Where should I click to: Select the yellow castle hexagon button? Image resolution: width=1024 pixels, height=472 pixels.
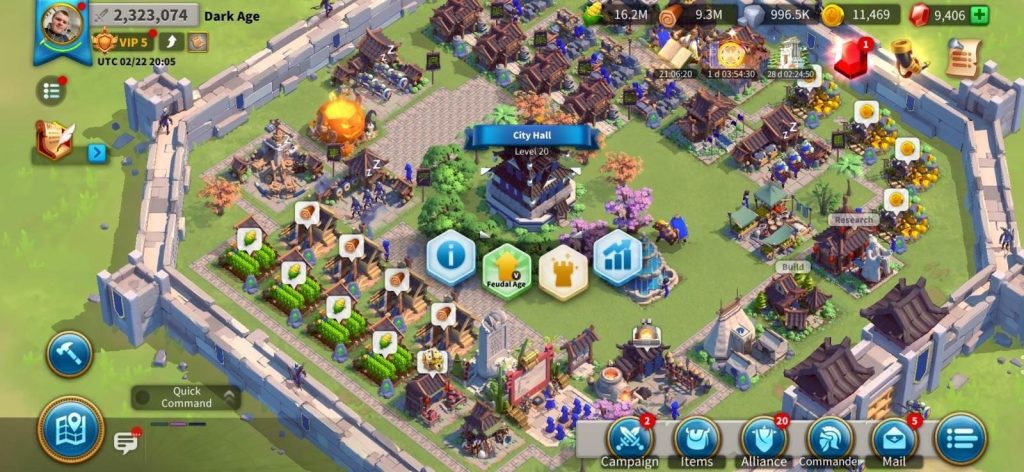[563, 272]
